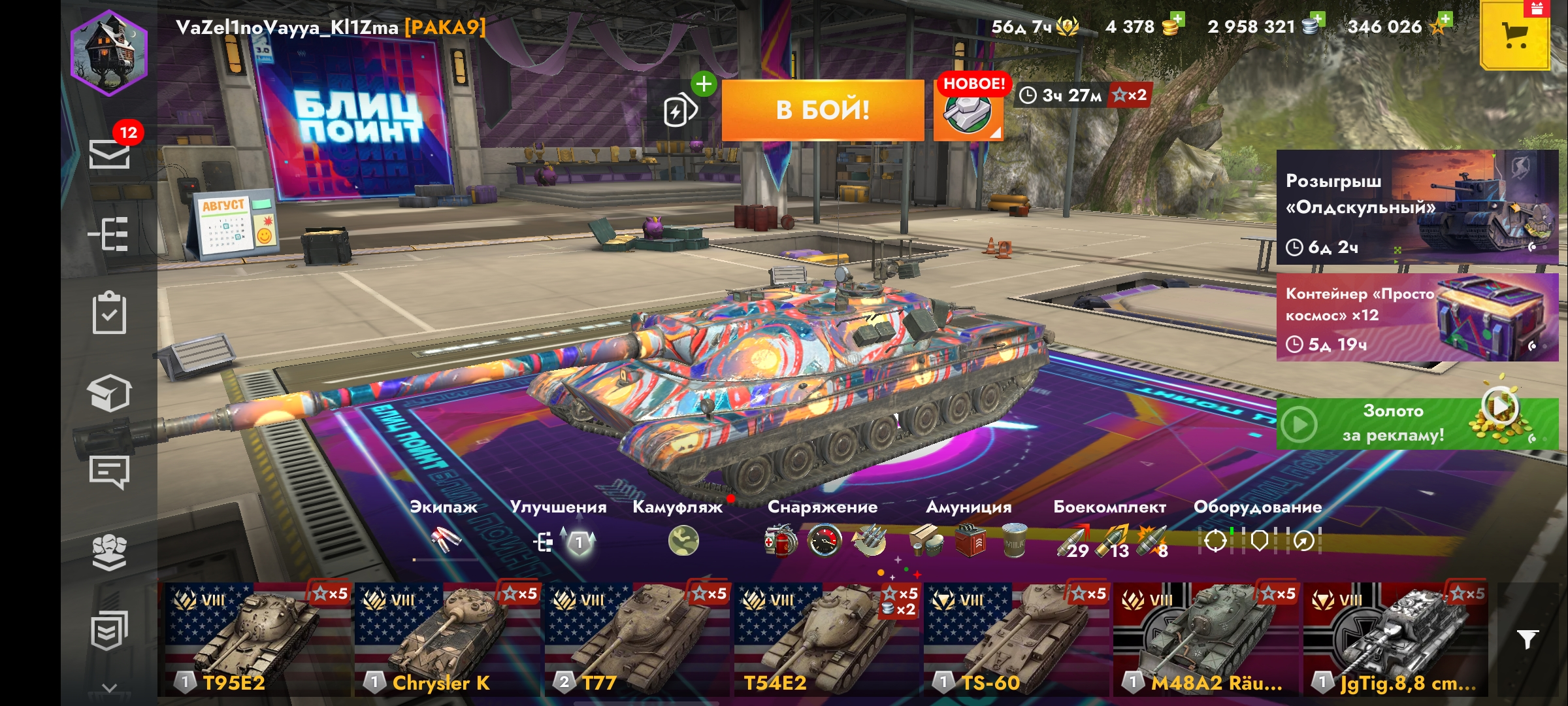Open the tech tree icon in sidebar
This screenshot has height=706, width=1568.
[x=109, y=234]
